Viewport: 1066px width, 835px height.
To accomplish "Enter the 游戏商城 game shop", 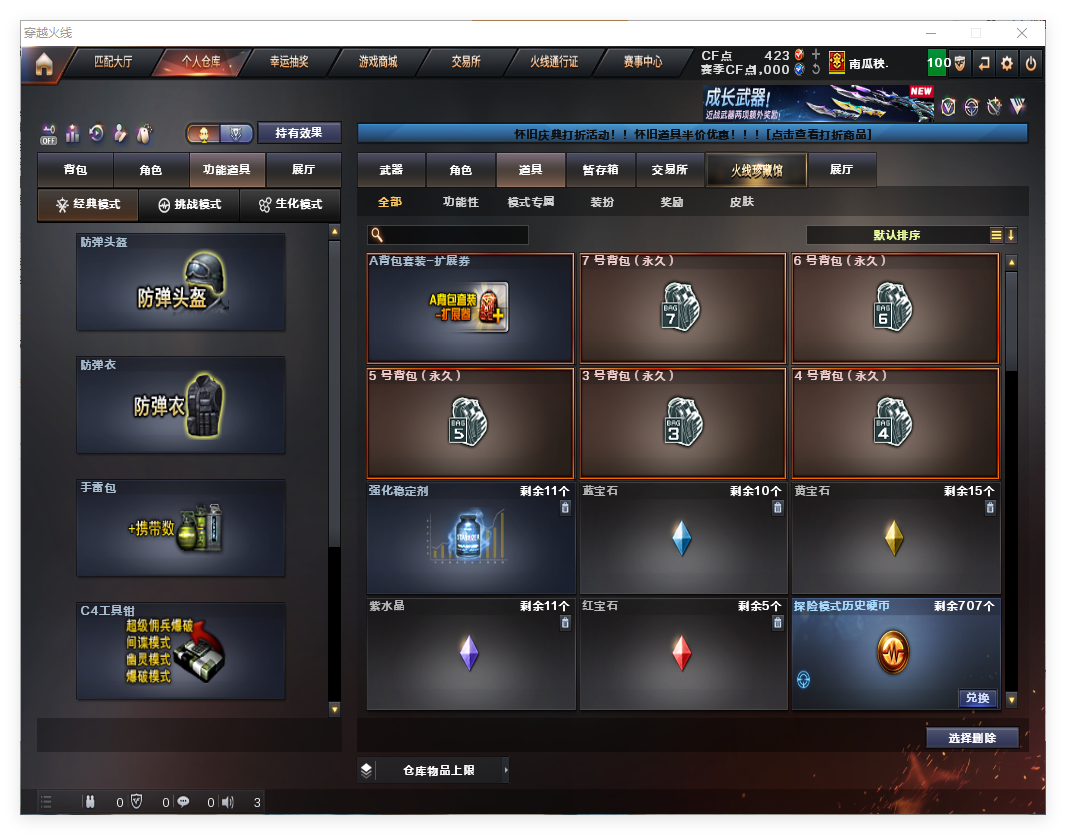I will (378, 62).
